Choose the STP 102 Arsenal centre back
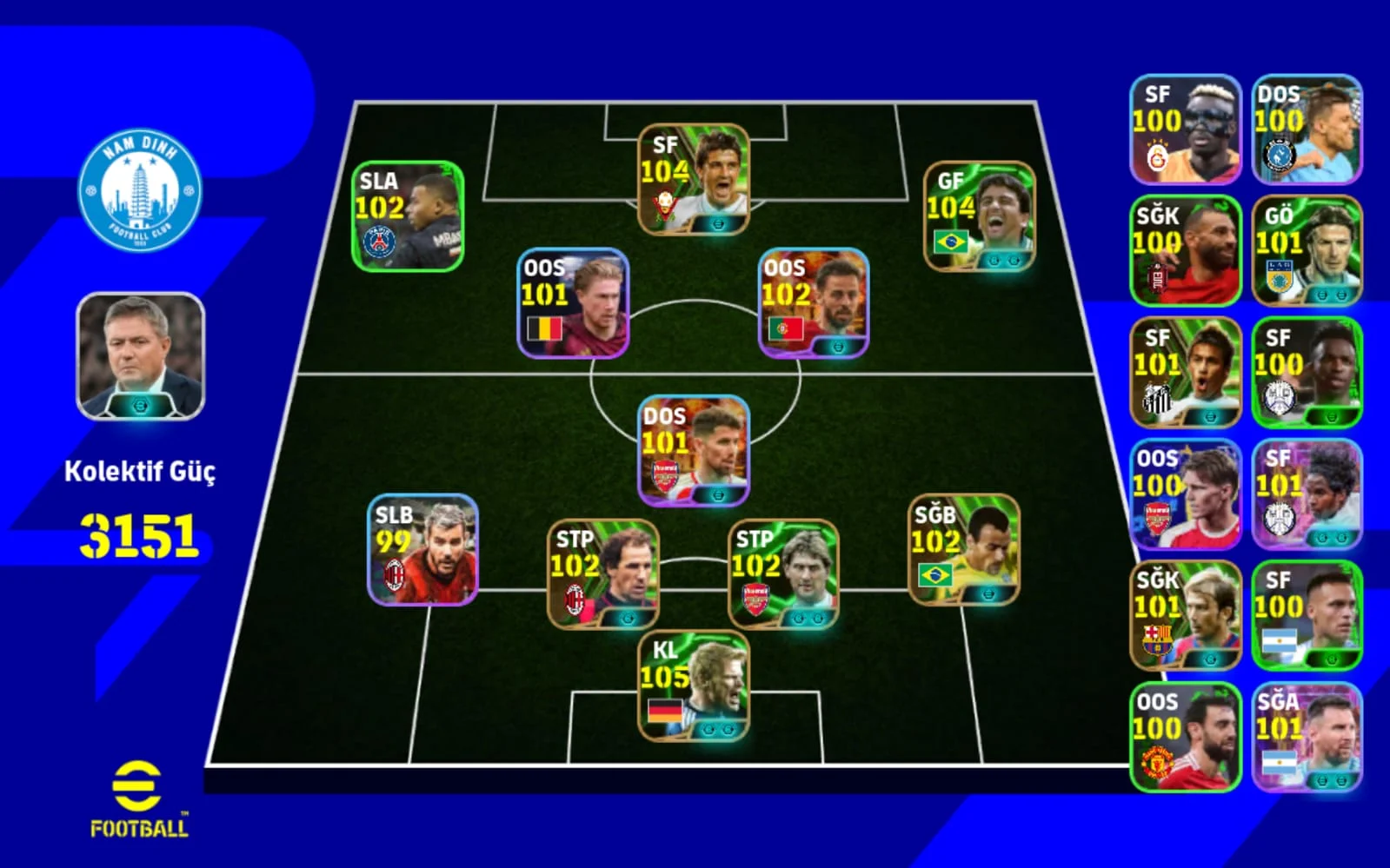The width and height of the screenshot is (1390, 868). (783, 574)
